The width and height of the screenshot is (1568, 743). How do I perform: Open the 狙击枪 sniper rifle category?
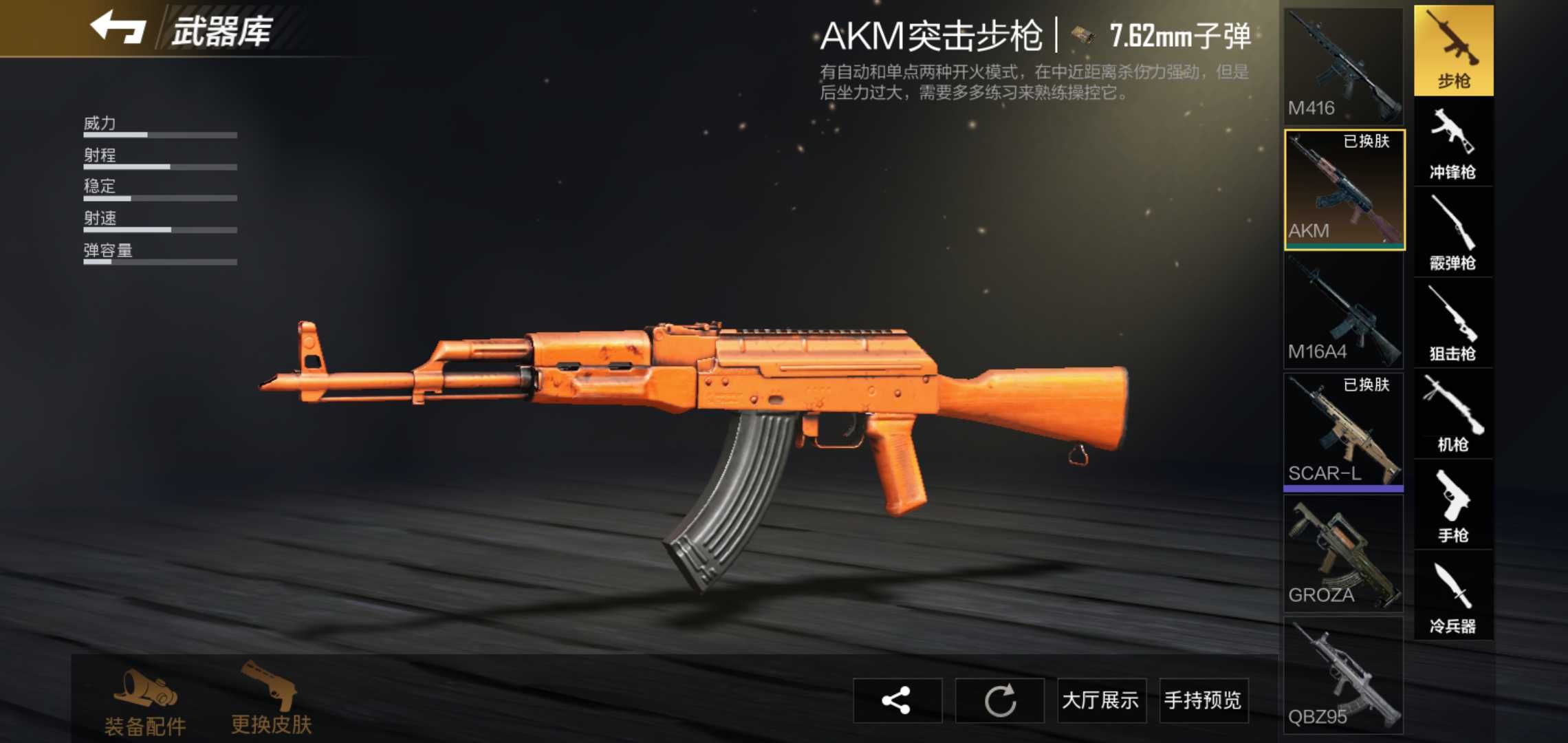tap(1453, 320)
